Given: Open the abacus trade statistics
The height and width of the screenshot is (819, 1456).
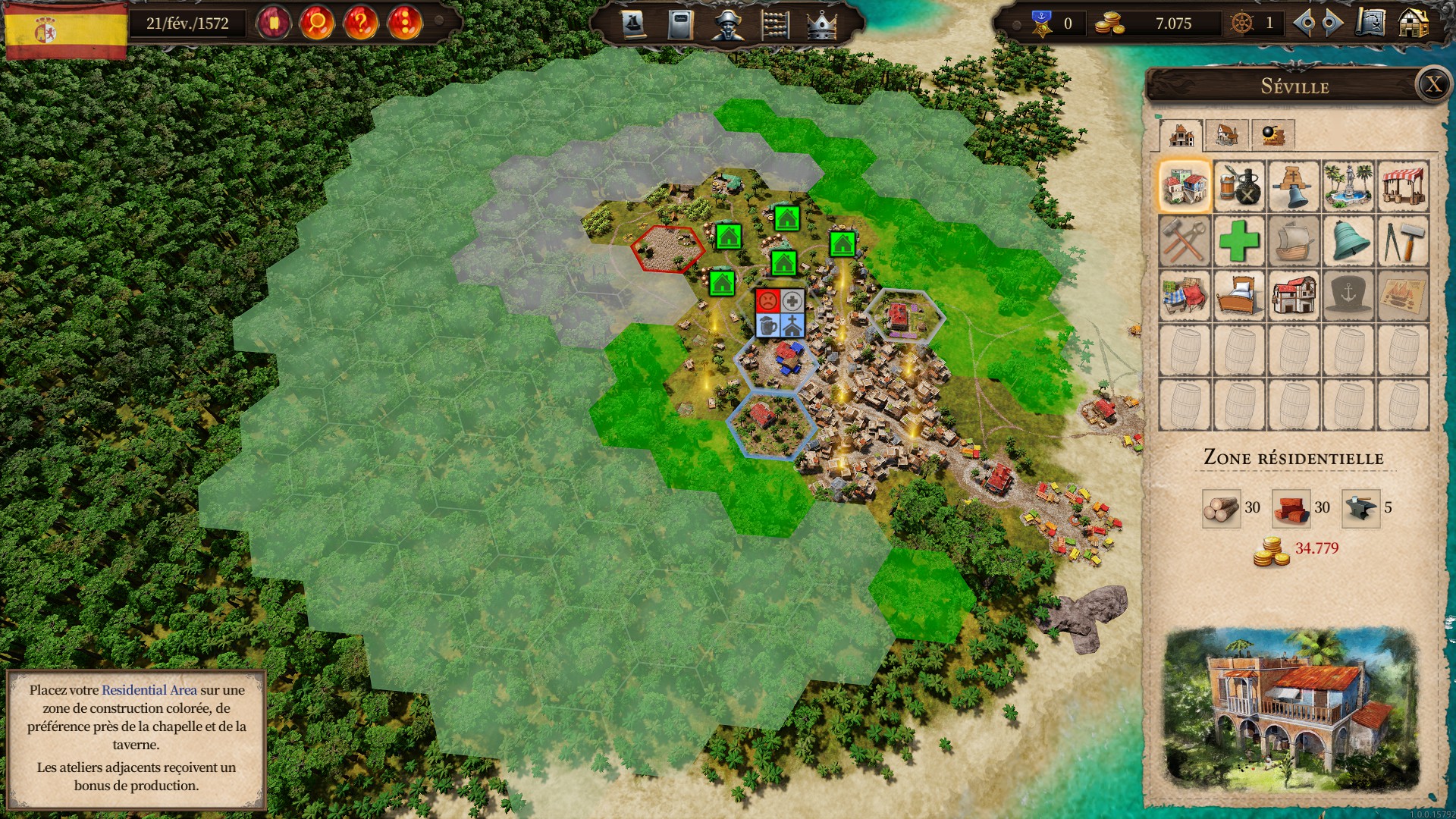Looking at the screenshot, I should [x=774, y=24].
